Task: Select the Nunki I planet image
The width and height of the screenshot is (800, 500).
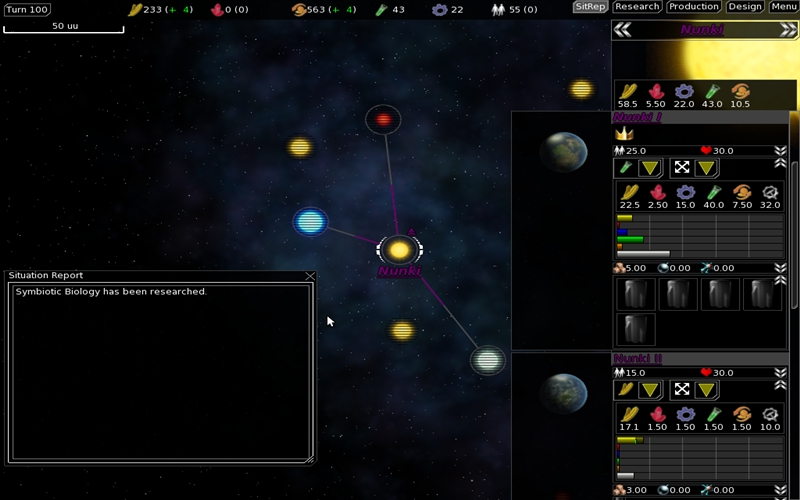Action: coord(563,152)
